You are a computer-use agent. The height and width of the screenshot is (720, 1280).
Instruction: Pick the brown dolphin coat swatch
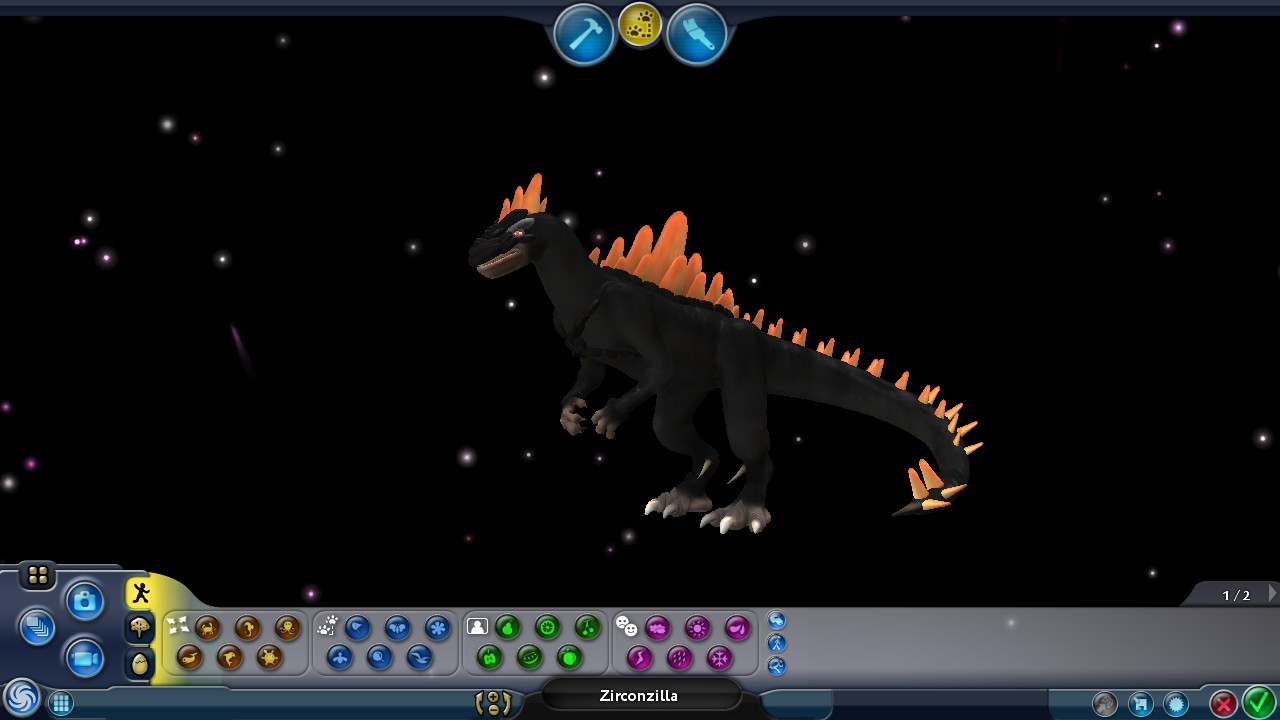pyautogui.click(x=229, y=659)
